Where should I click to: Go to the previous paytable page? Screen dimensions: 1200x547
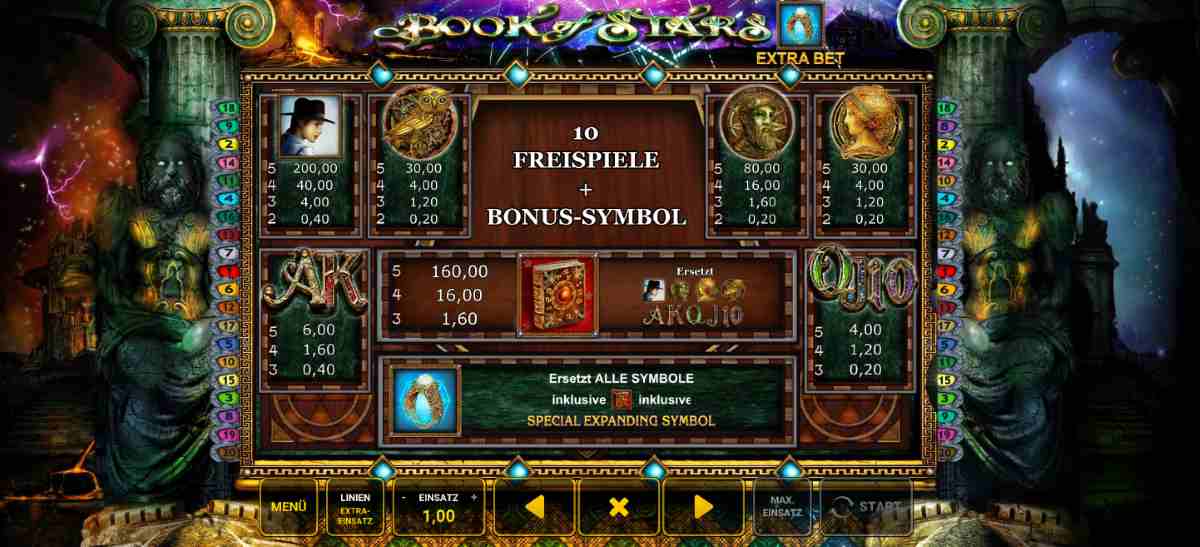[x=534, y=507]
